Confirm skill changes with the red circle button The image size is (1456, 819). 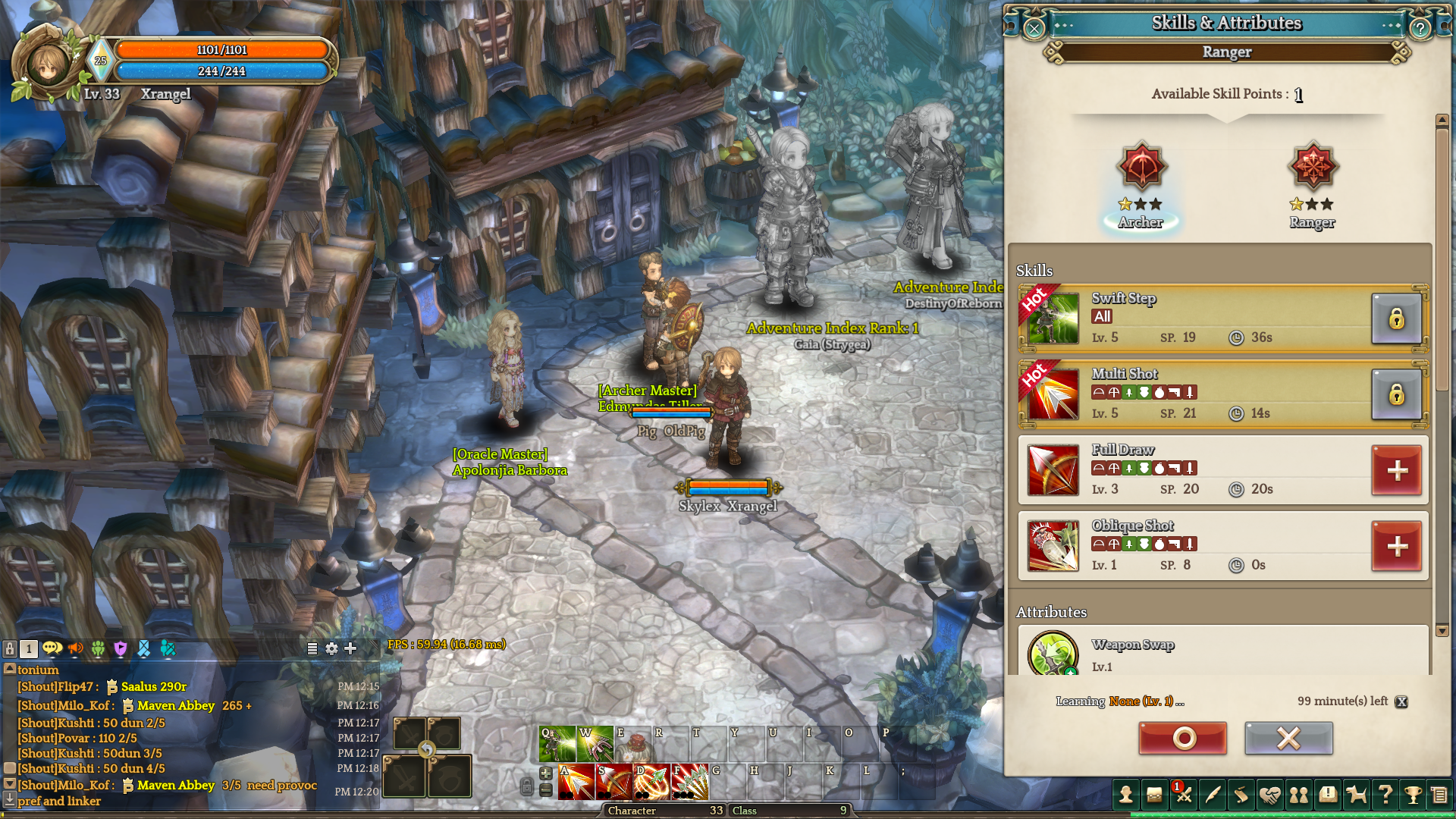point(1182,738)
